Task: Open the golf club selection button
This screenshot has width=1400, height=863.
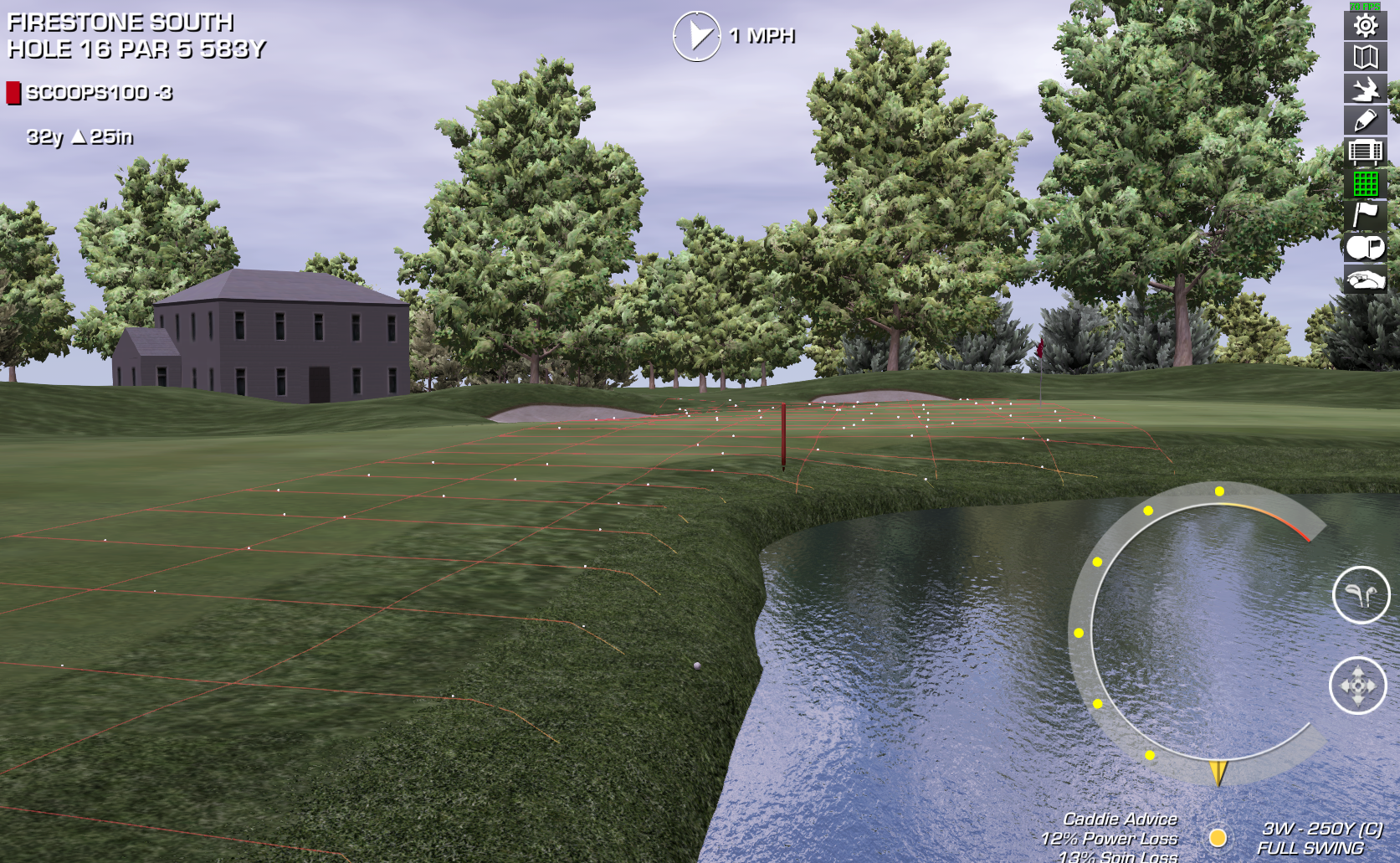Action: click(x=1361, y=595)
